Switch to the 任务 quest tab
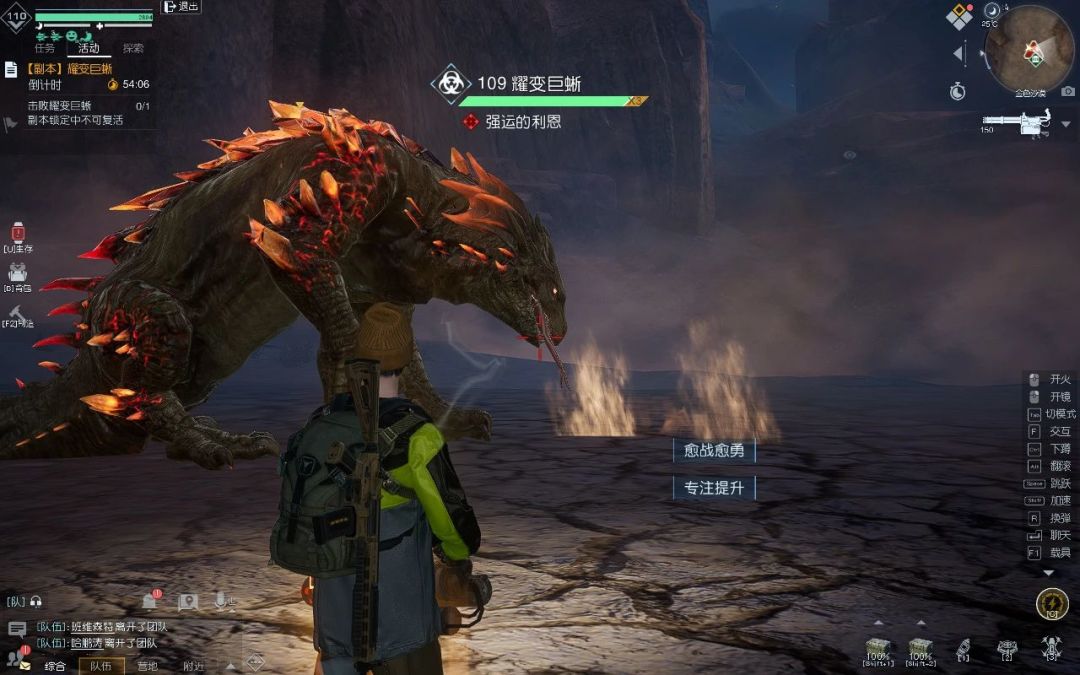Image resolution: width=1080 pixels, height=675 pixels. 45,47
